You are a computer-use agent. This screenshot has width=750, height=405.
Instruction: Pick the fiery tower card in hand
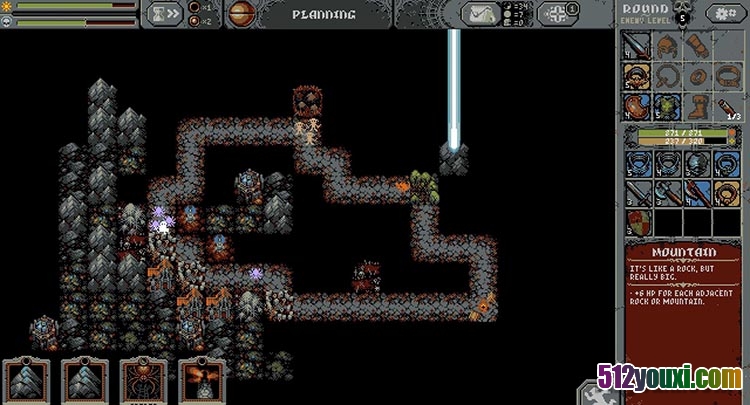[x=200, y=381]
